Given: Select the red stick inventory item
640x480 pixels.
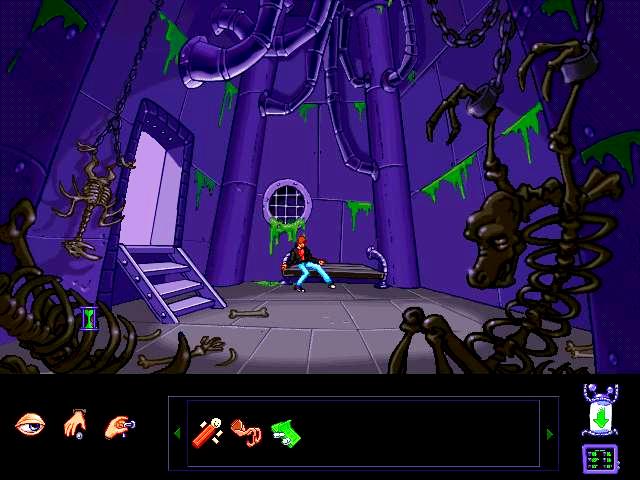Looking at the screenshot, I should click(x=208, y=432).
